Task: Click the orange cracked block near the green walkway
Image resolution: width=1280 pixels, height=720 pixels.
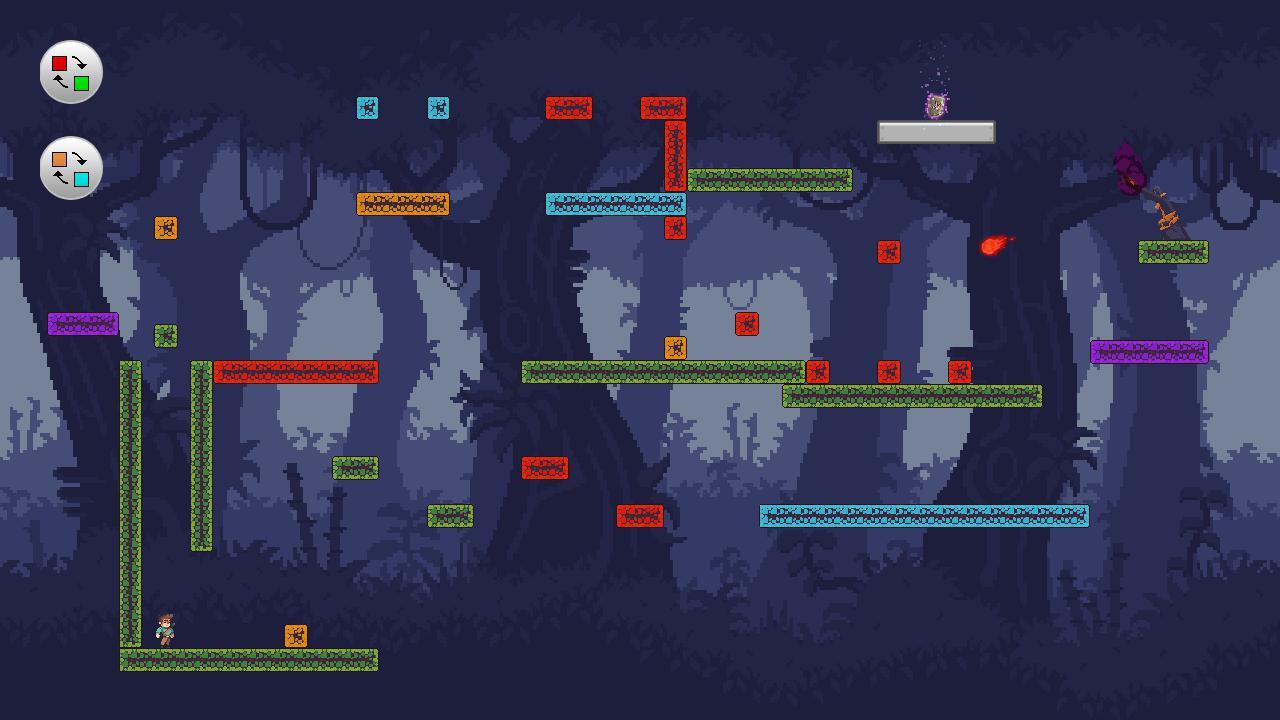Action: (674, 346)
